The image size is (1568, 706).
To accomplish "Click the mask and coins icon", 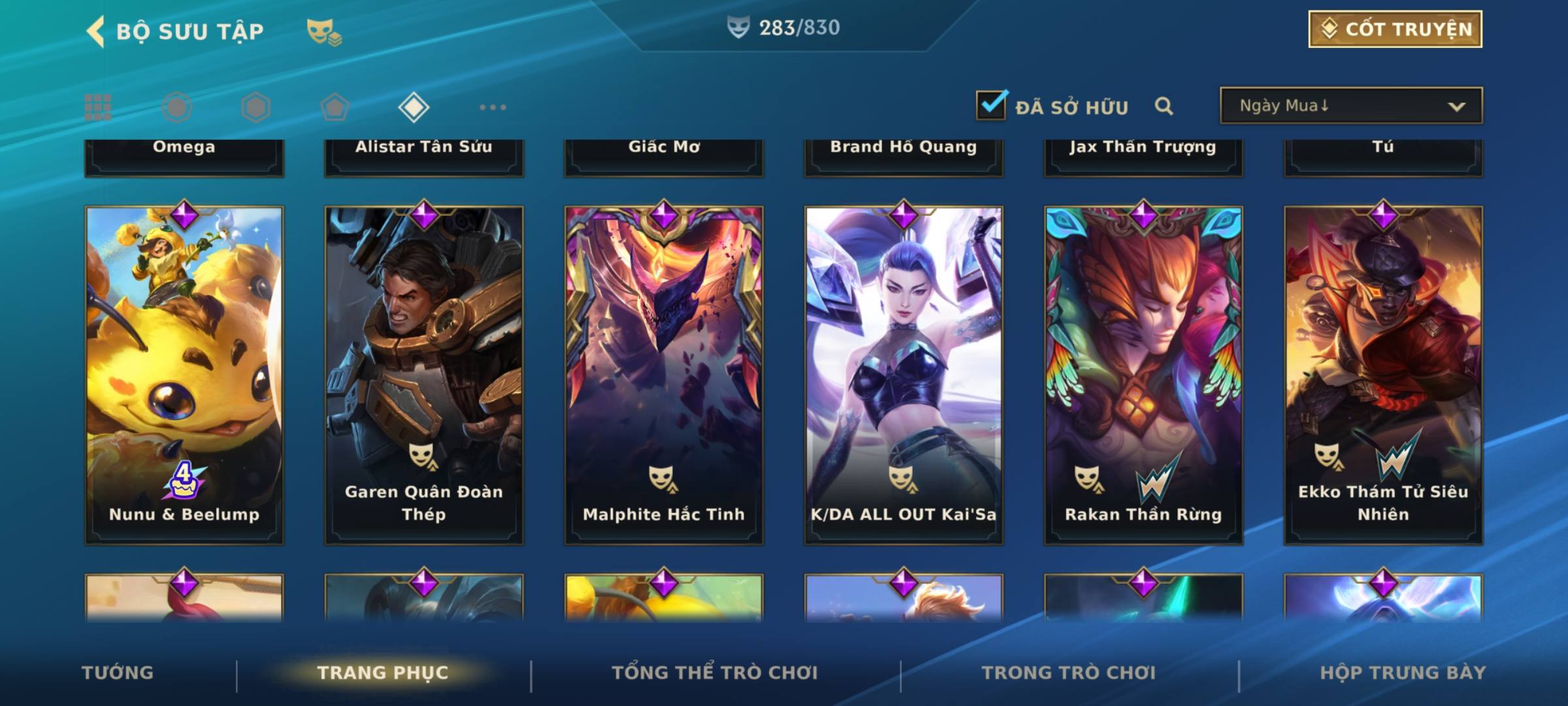I will point(324,31).
